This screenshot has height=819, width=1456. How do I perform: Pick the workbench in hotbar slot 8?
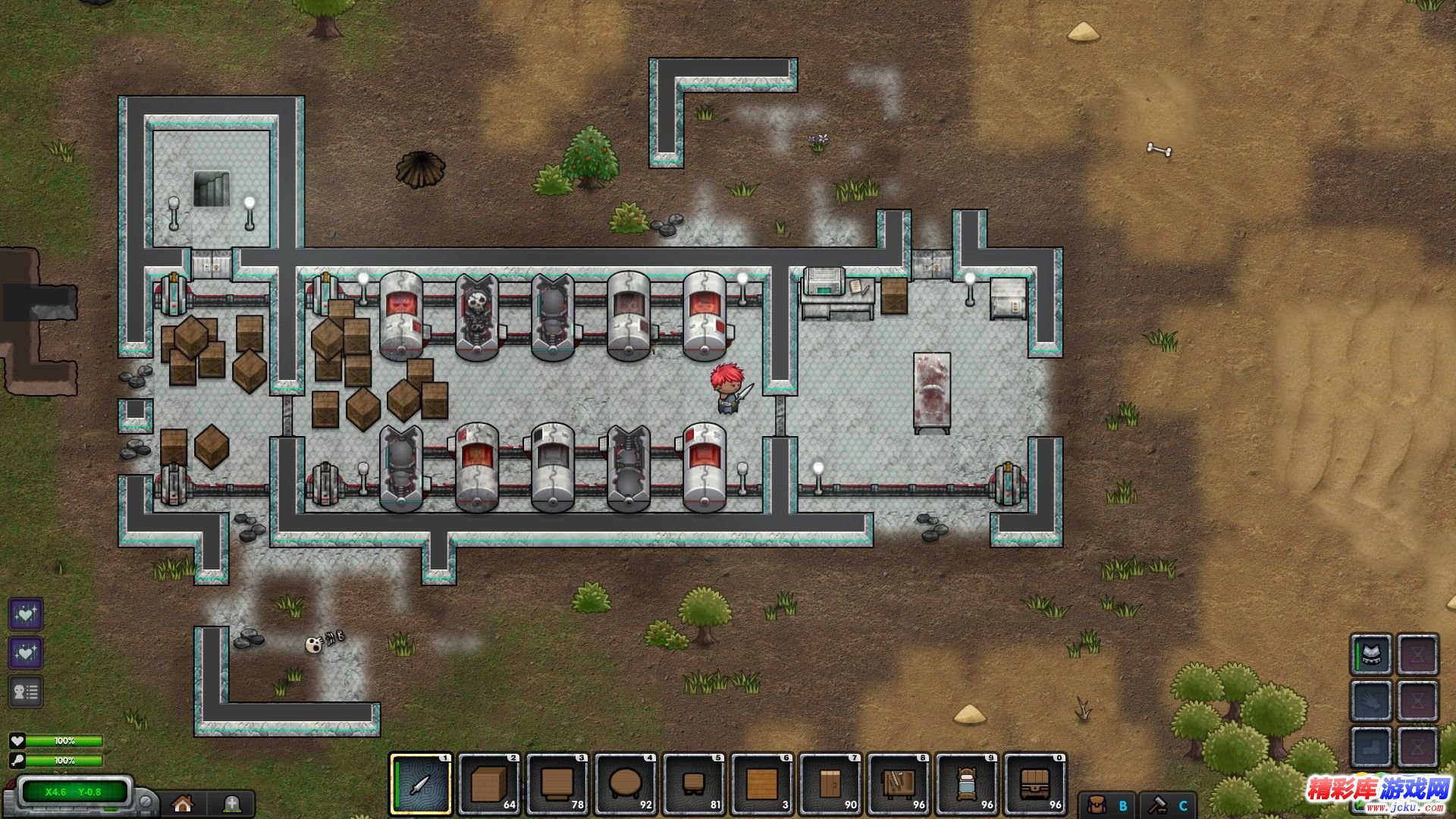coord(899,784)
